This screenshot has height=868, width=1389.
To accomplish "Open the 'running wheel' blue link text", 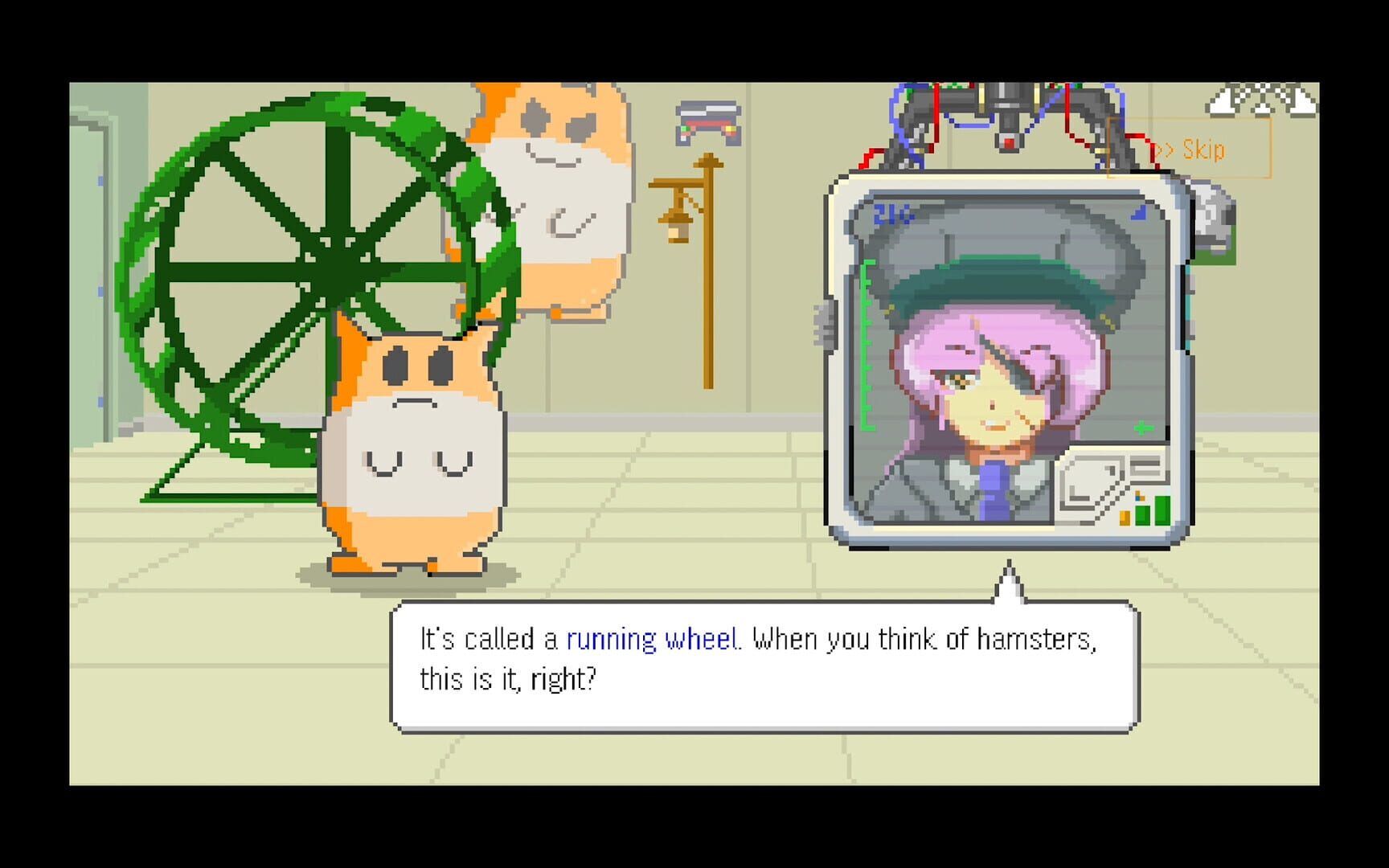I will [x=653, y=639].
